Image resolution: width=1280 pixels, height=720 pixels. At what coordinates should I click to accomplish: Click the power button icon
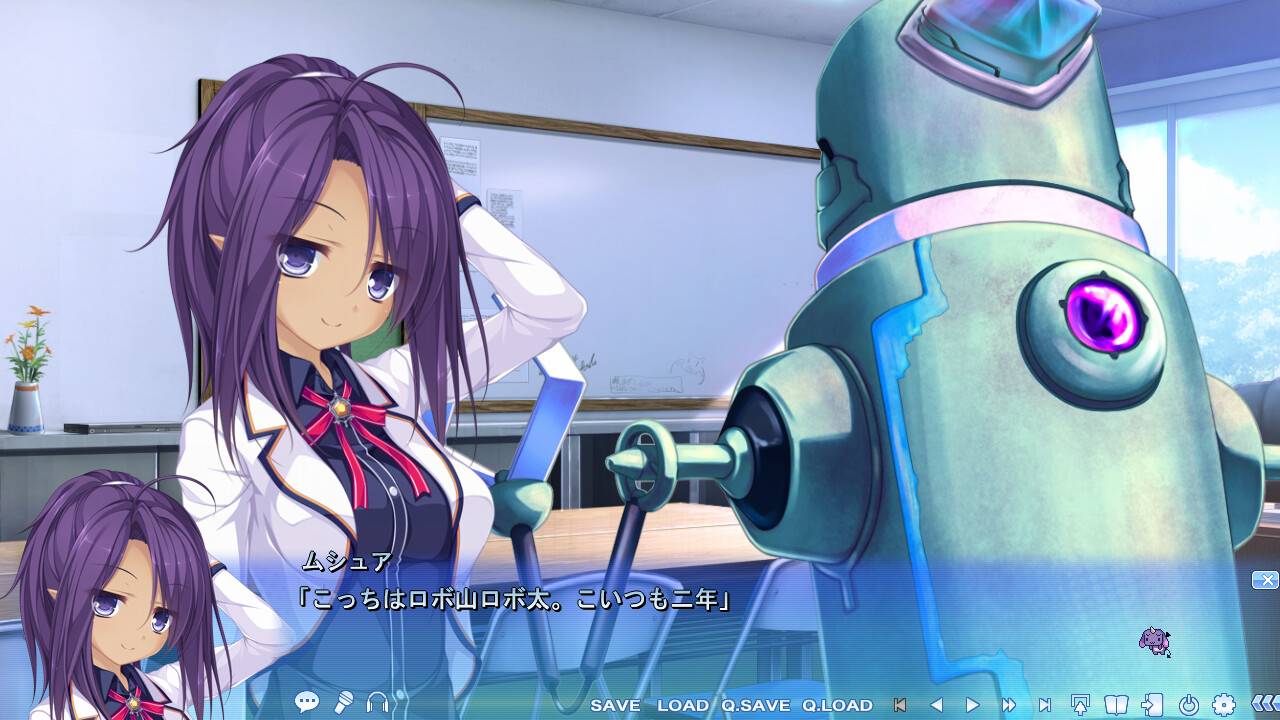point(1188,705)
